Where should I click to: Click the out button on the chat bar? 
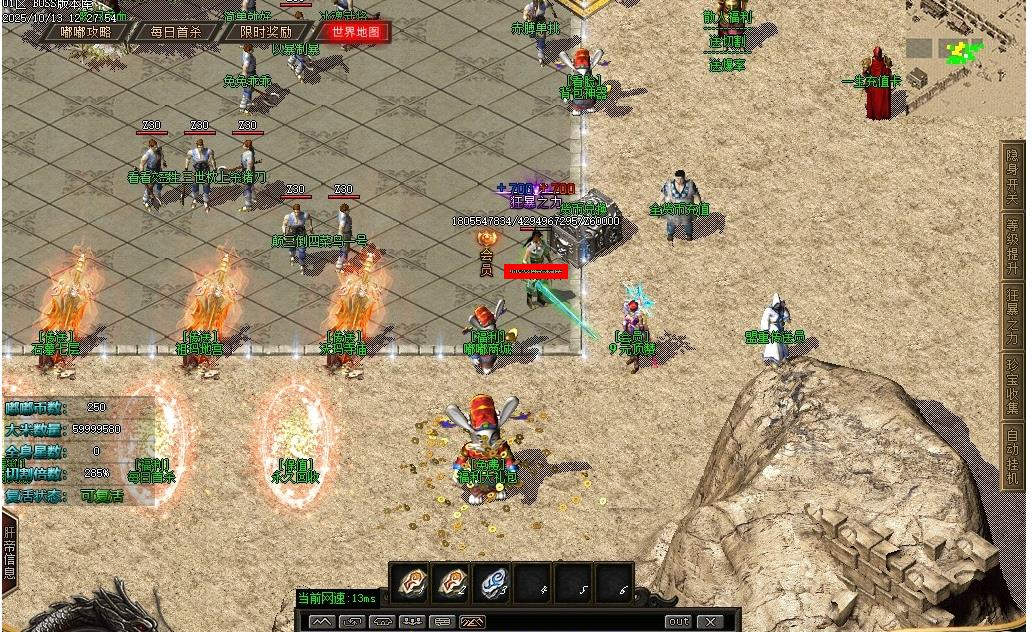[x=678, y=622]
